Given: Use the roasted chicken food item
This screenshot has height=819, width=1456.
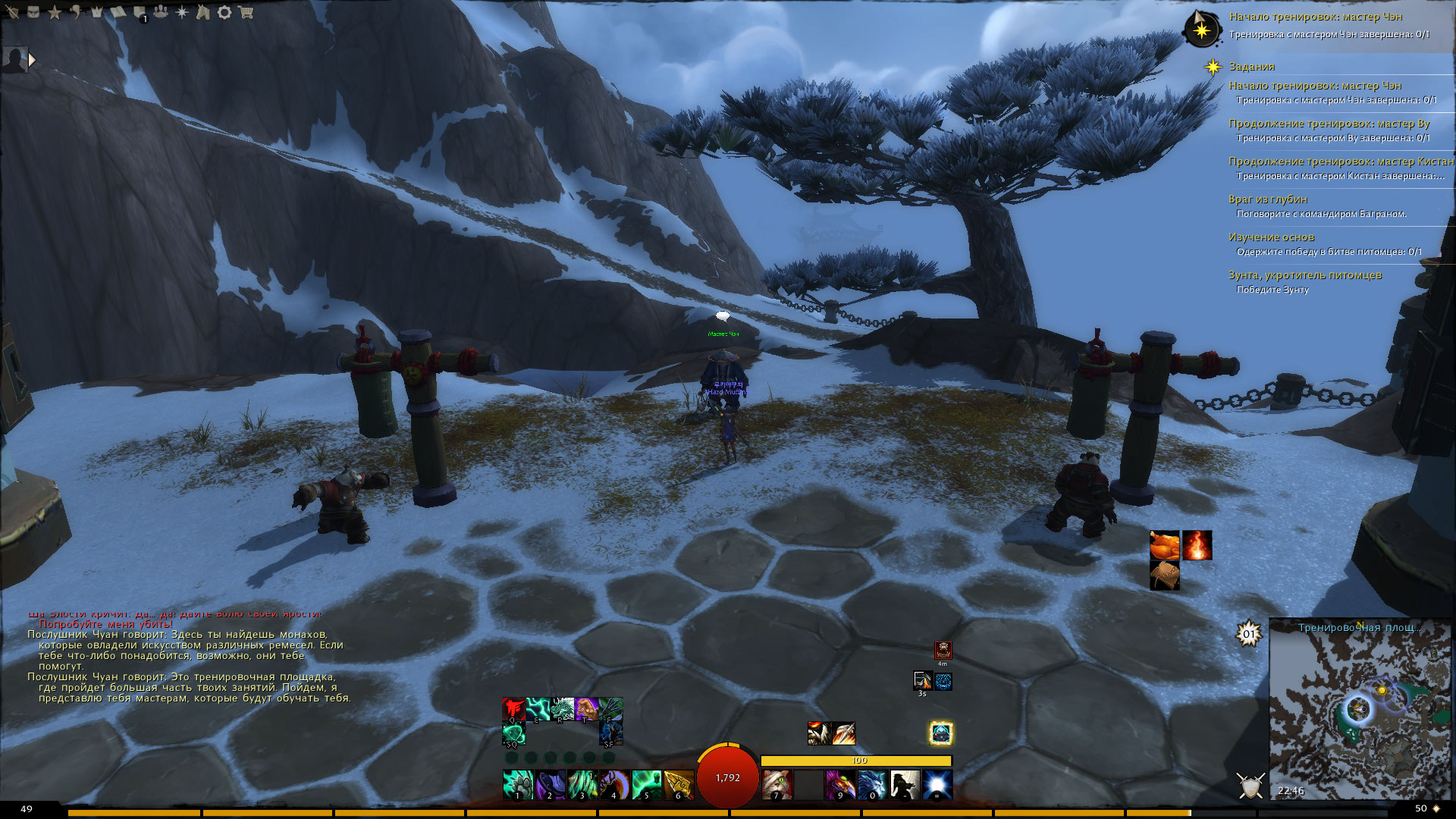Looking at the screenshot, I should [1164, 545].
